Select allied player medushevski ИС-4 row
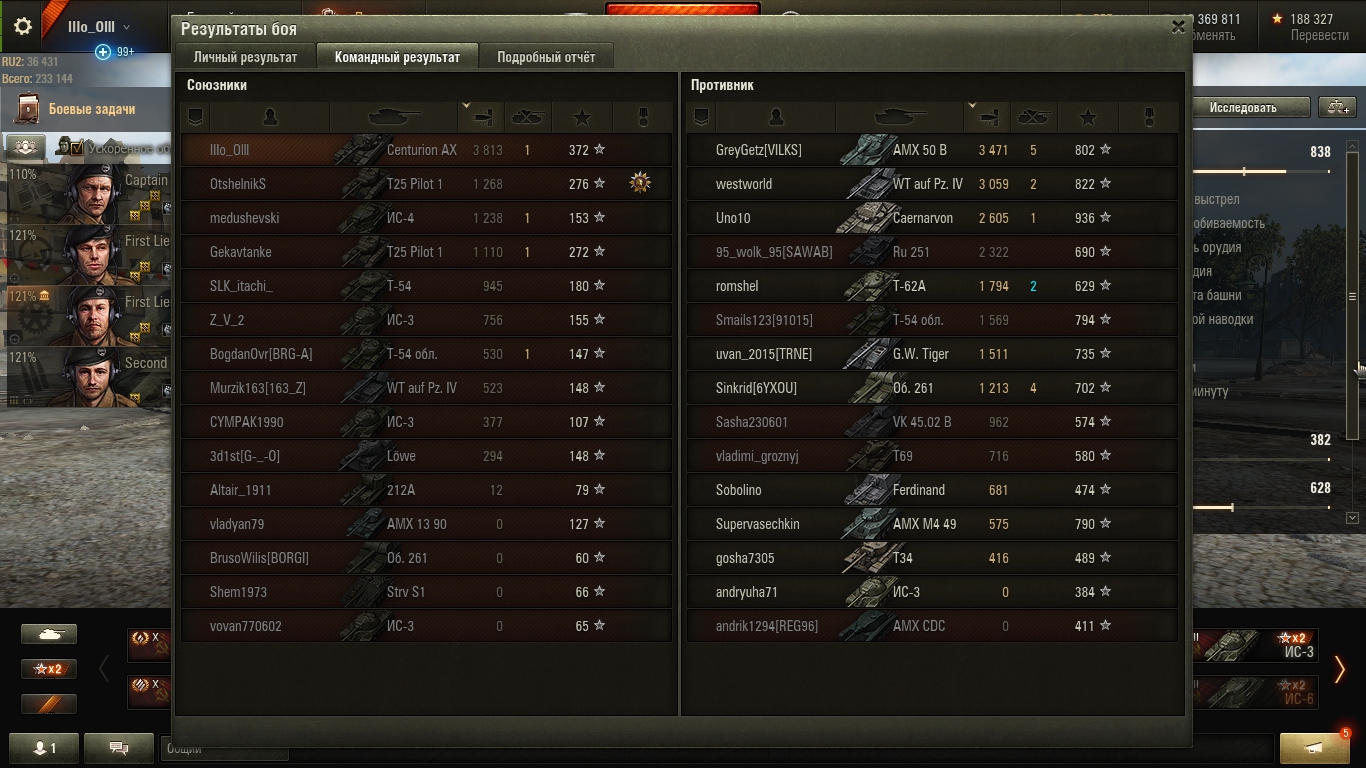The image size is (1366, 768). pyautogui.click(x=426, y=218)
